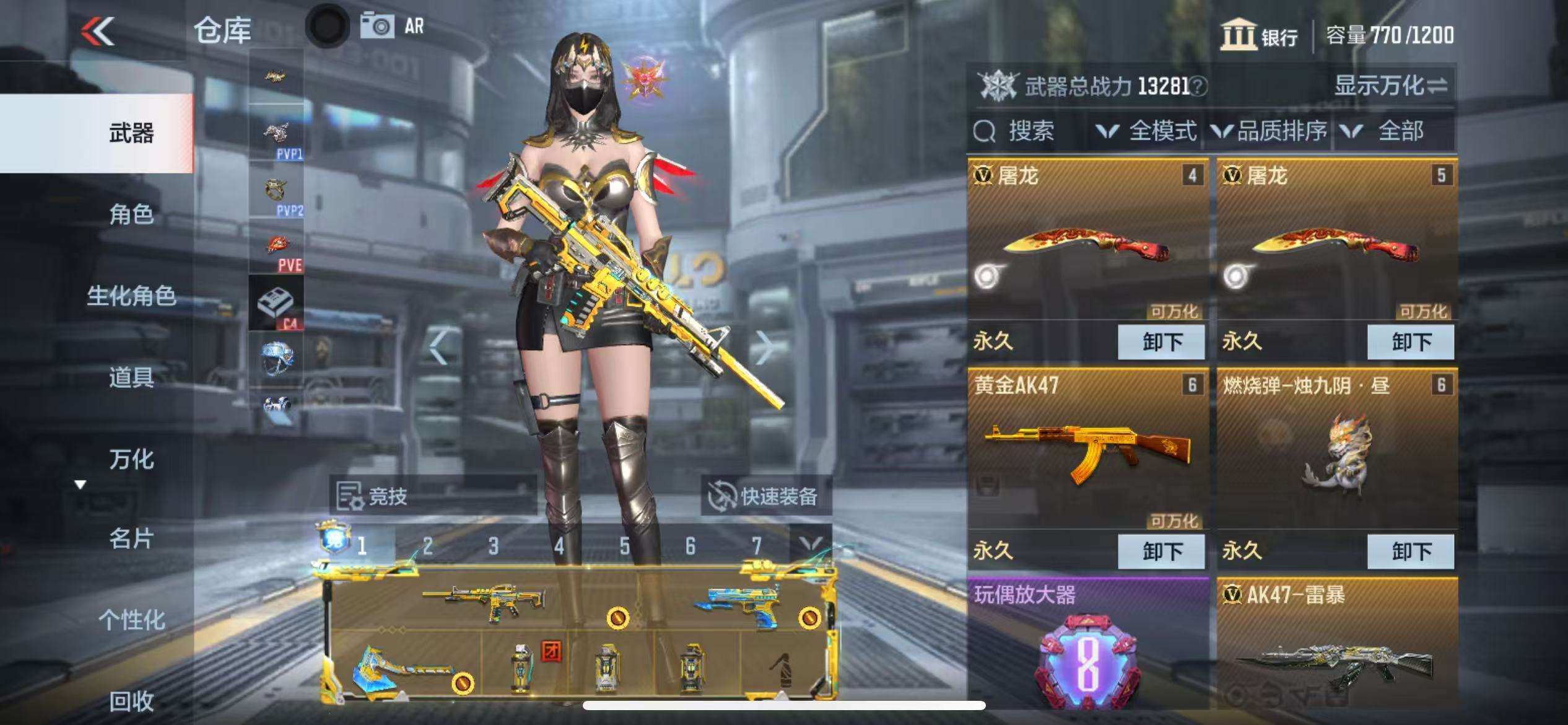Unequip the 黄金AK47 with 卸下
The width and height of the screenshot is (1568, 725).
point(1161,551)
